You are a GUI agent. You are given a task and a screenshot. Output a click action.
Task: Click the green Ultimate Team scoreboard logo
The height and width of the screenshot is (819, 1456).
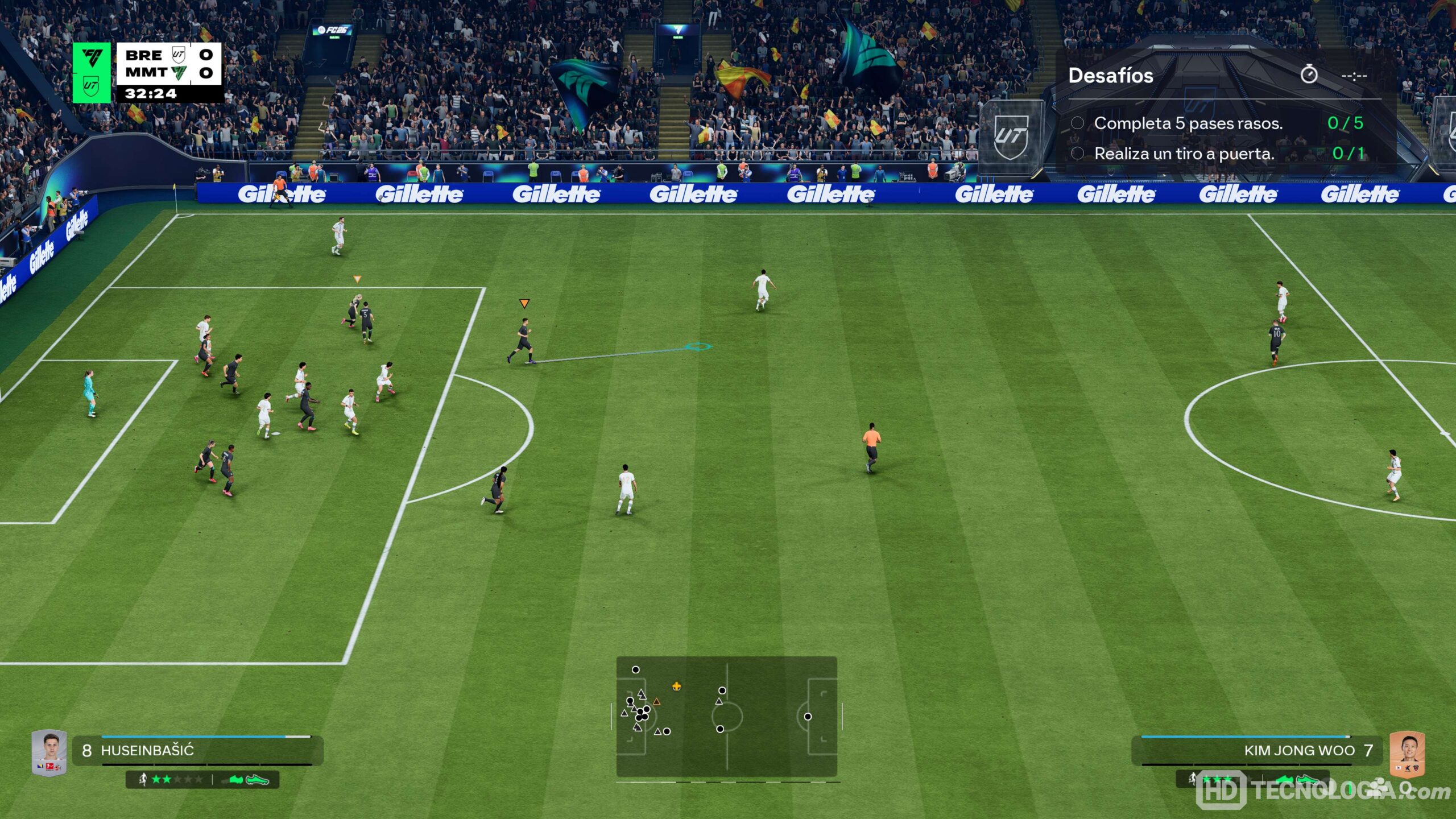pos(92,72)
